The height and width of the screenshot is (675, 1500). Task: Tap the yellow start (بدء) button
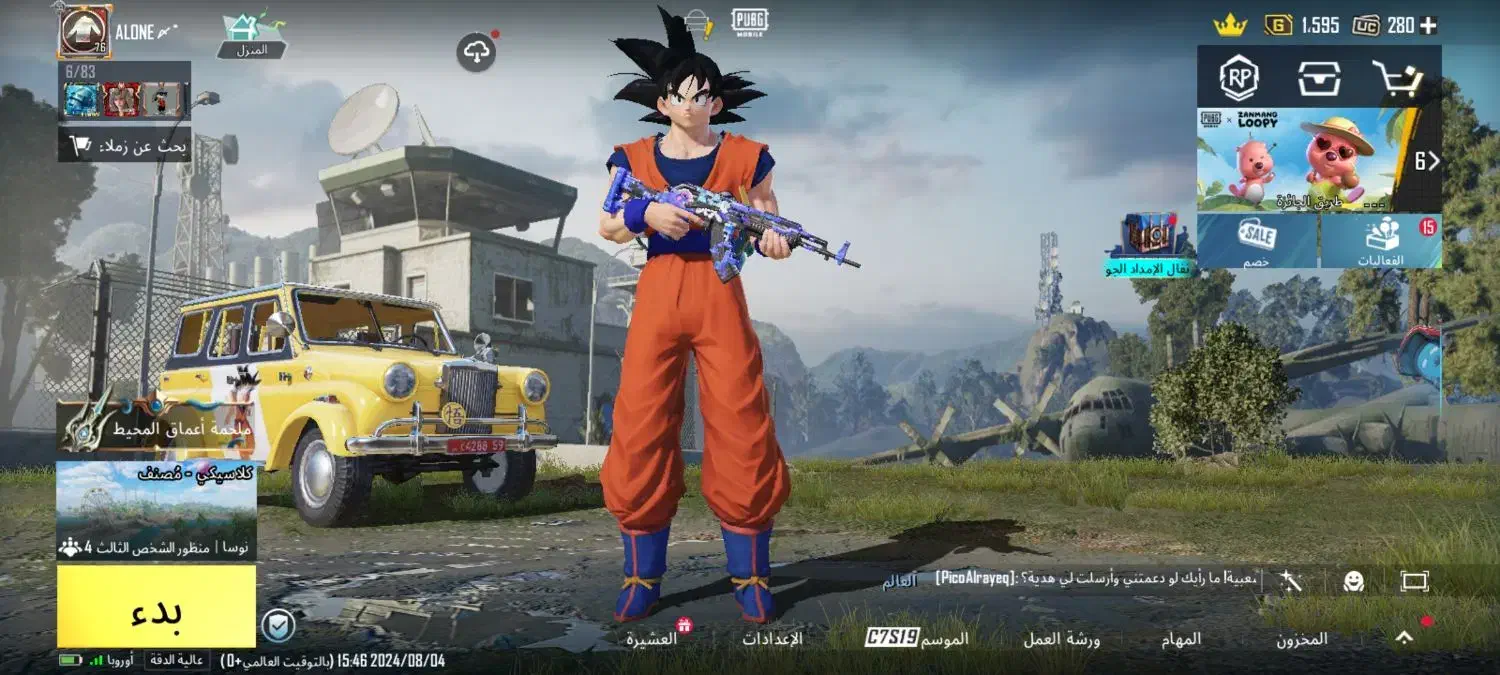pyautogui.click(x=156, y=606)
